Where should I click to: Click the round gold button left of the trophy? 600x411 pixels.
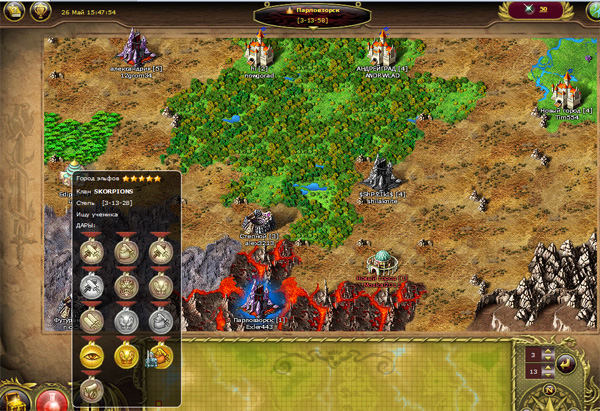[12, 11]
